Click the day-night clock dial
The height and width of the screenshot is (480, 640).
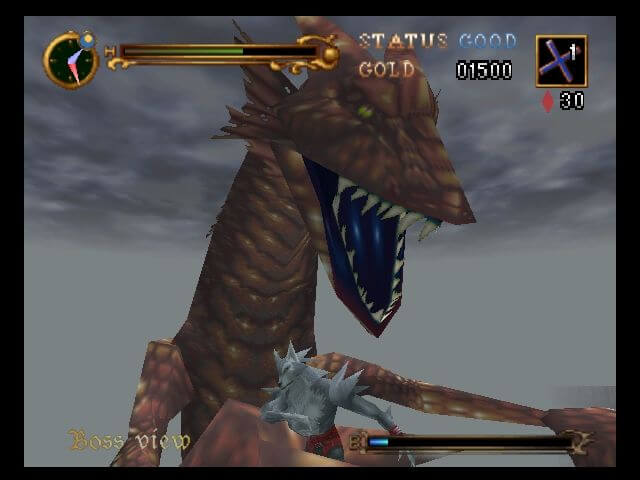coord(71,60)
